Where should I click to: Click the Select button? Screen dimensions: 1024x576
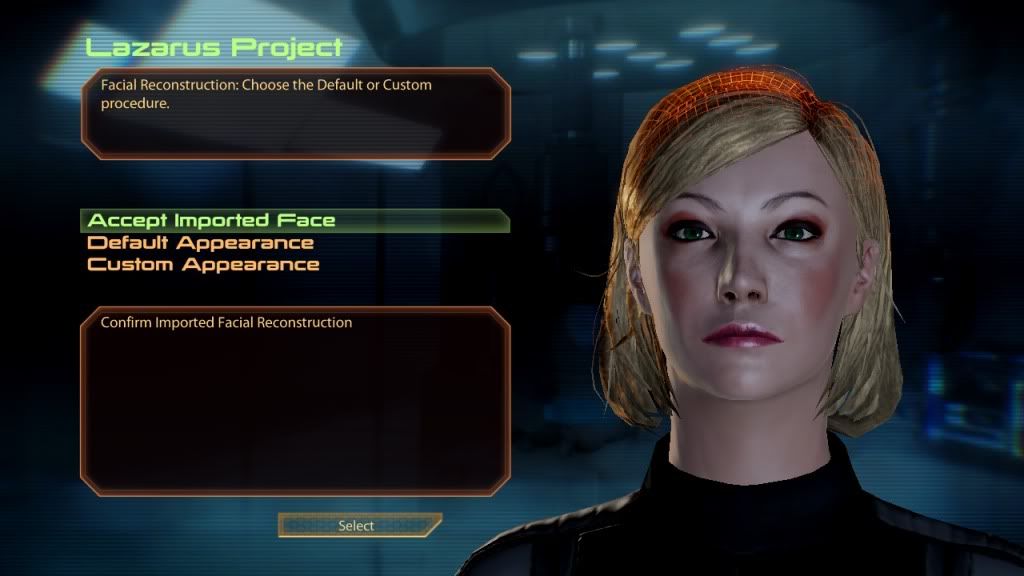click(357, 526)
